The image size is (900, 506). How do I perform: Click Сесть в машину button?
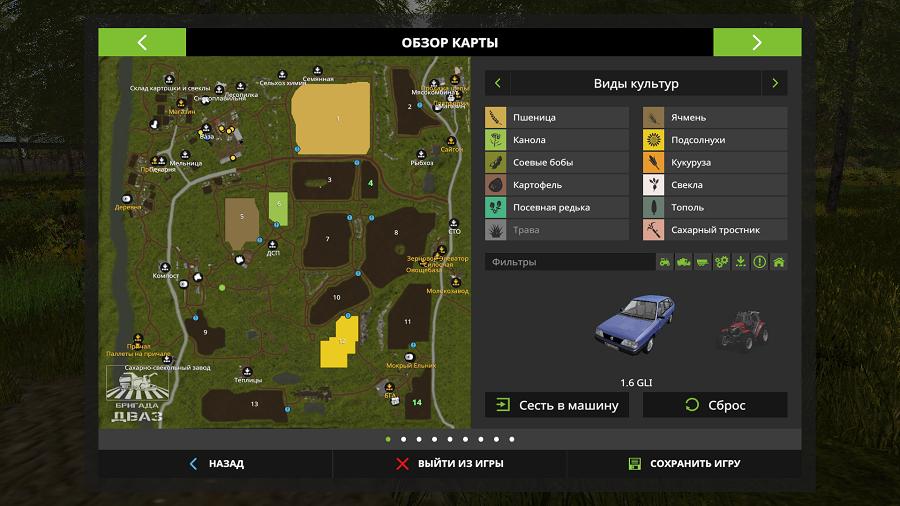point(557,405)
